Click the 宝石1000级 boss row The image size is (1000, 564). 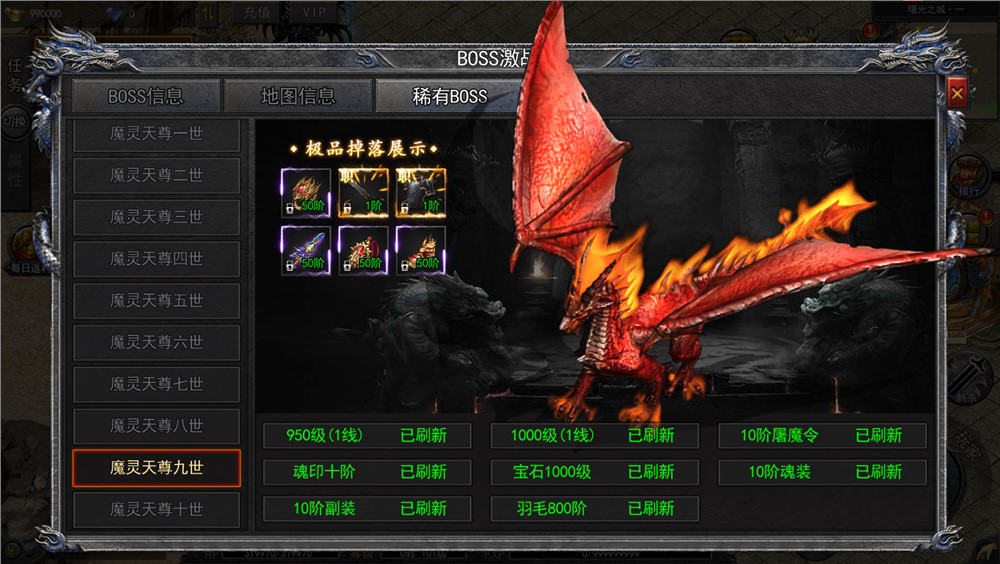tap(594, 472)
